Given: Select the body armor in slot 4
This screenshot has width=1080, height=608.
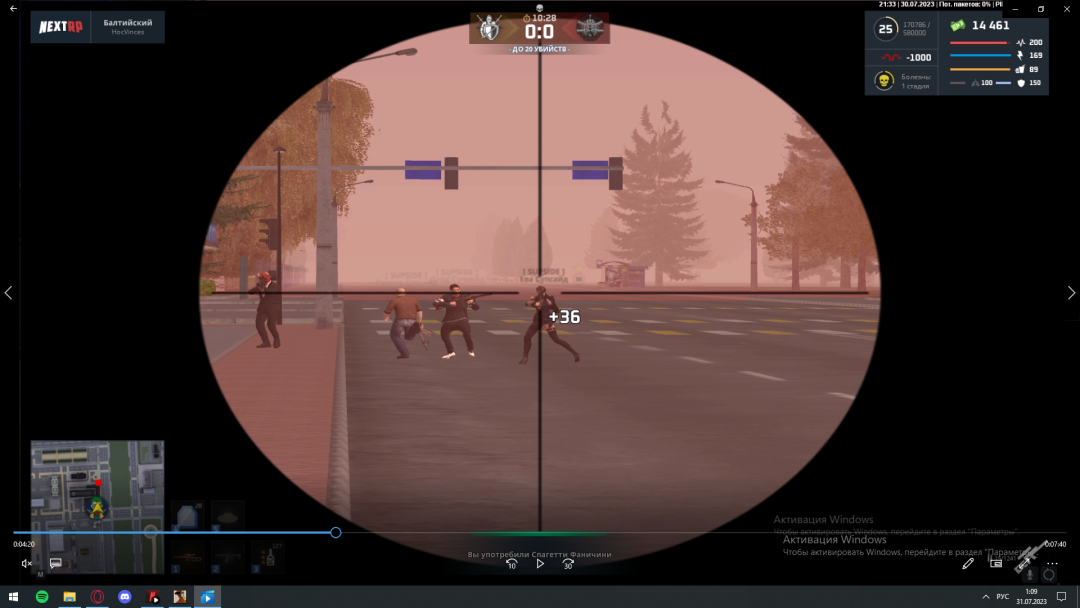Looking at the screenshot, I should pyautogui.click(x=187, y=516).
